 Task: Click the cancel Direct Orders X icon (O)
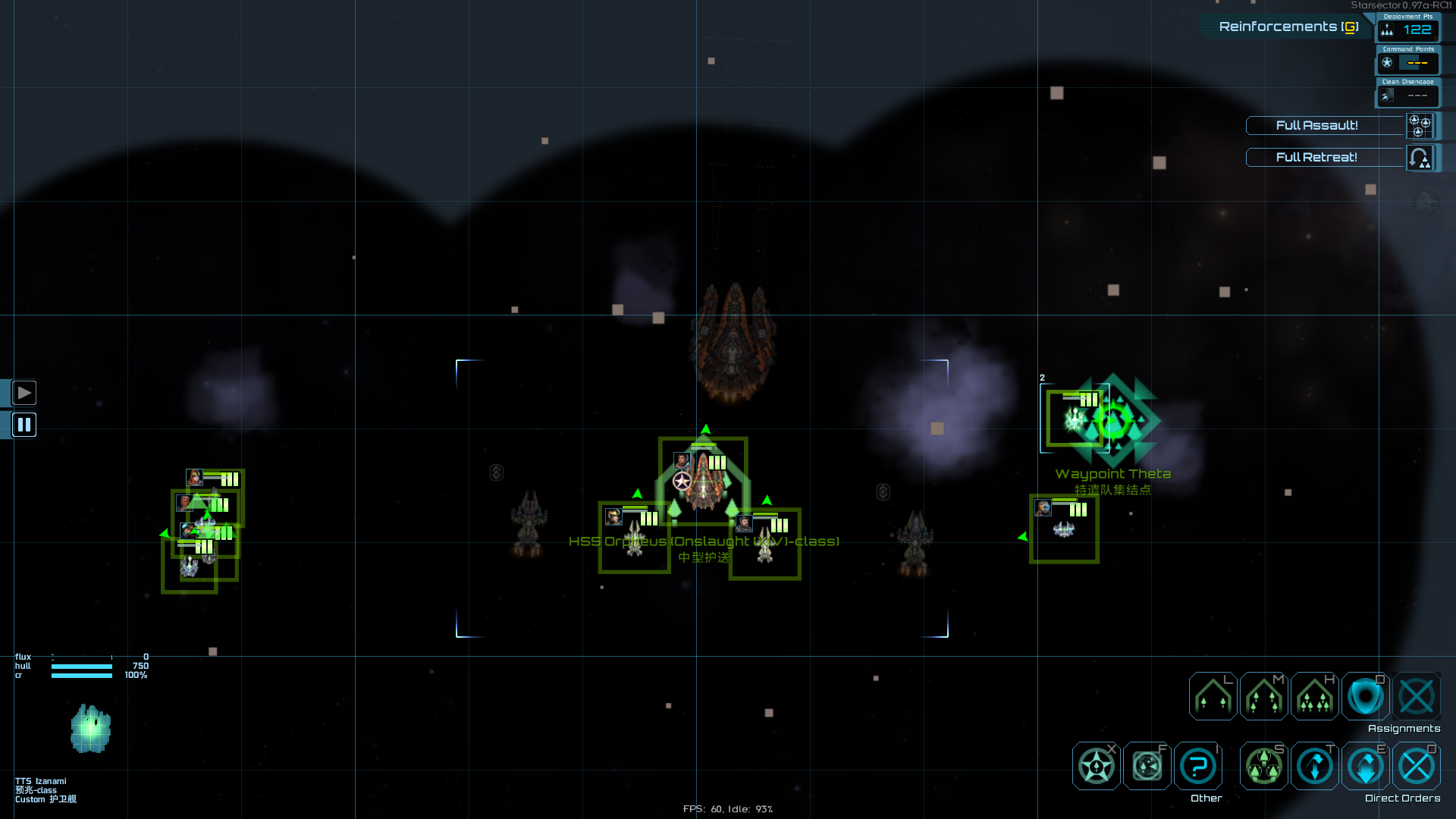[1415, 766]
